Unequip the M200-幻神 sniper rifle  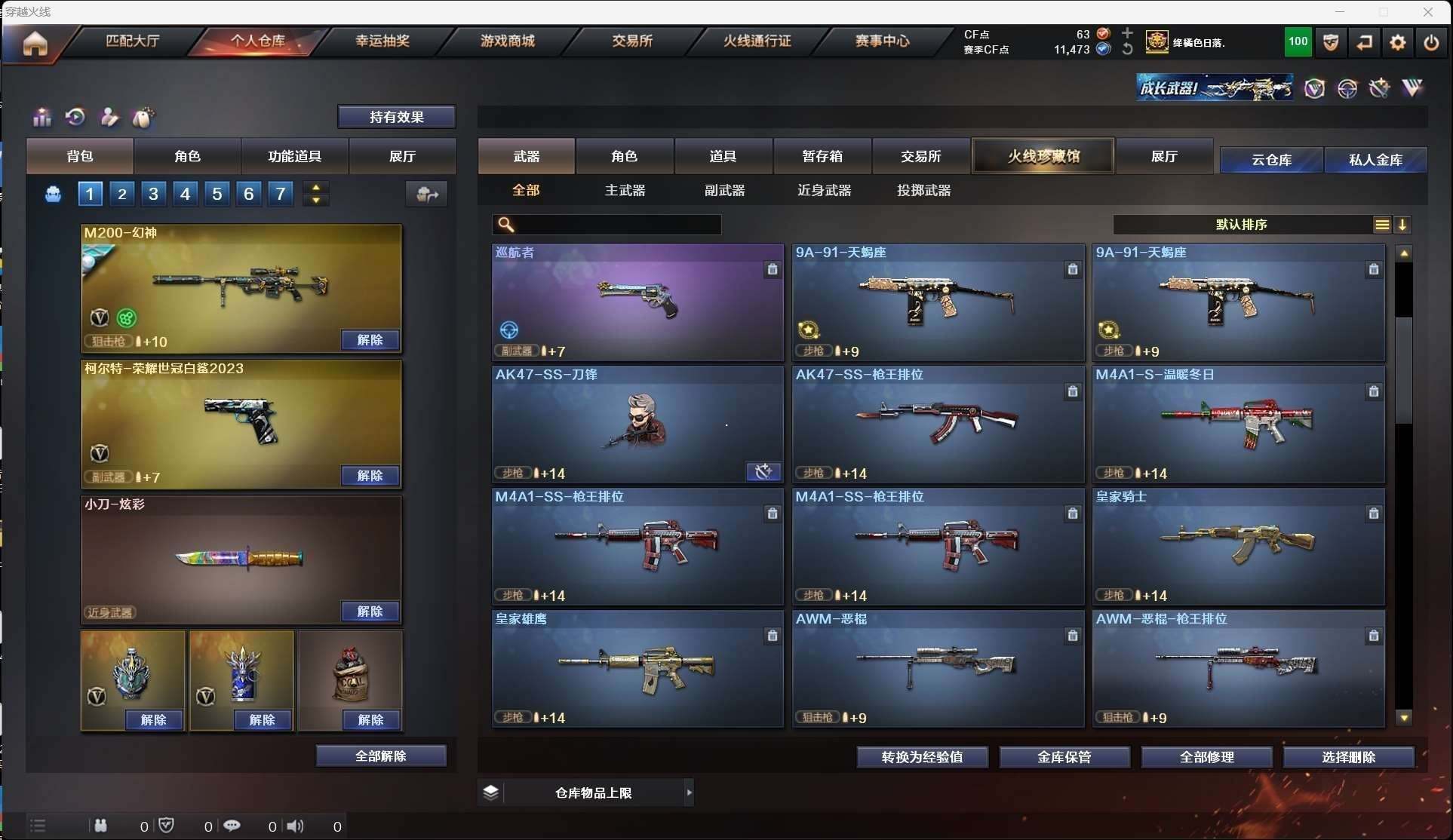coord(370,340)
